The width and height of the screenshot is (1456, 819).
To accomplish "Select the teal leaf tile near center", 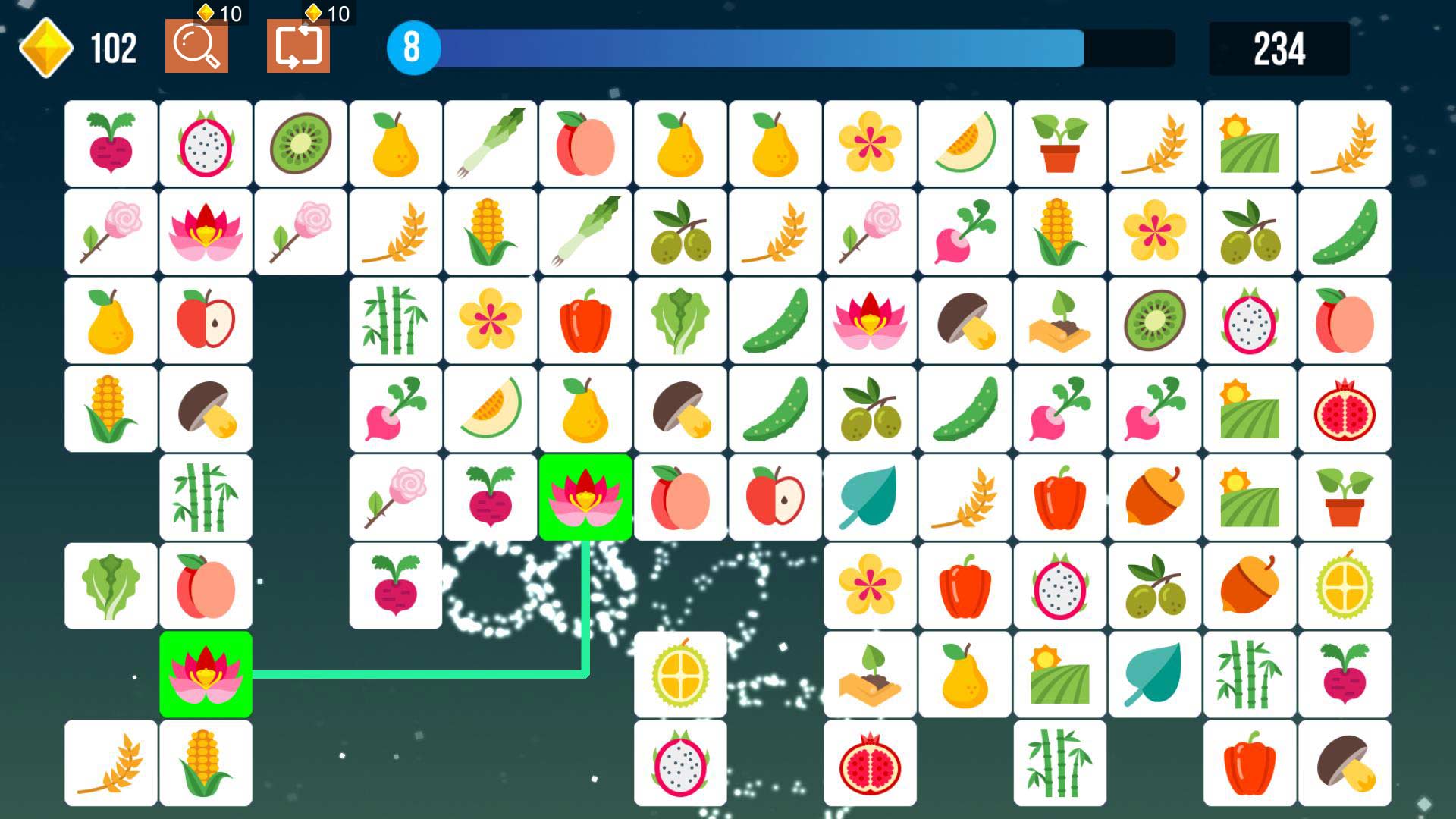I will (x=869, y=497).
